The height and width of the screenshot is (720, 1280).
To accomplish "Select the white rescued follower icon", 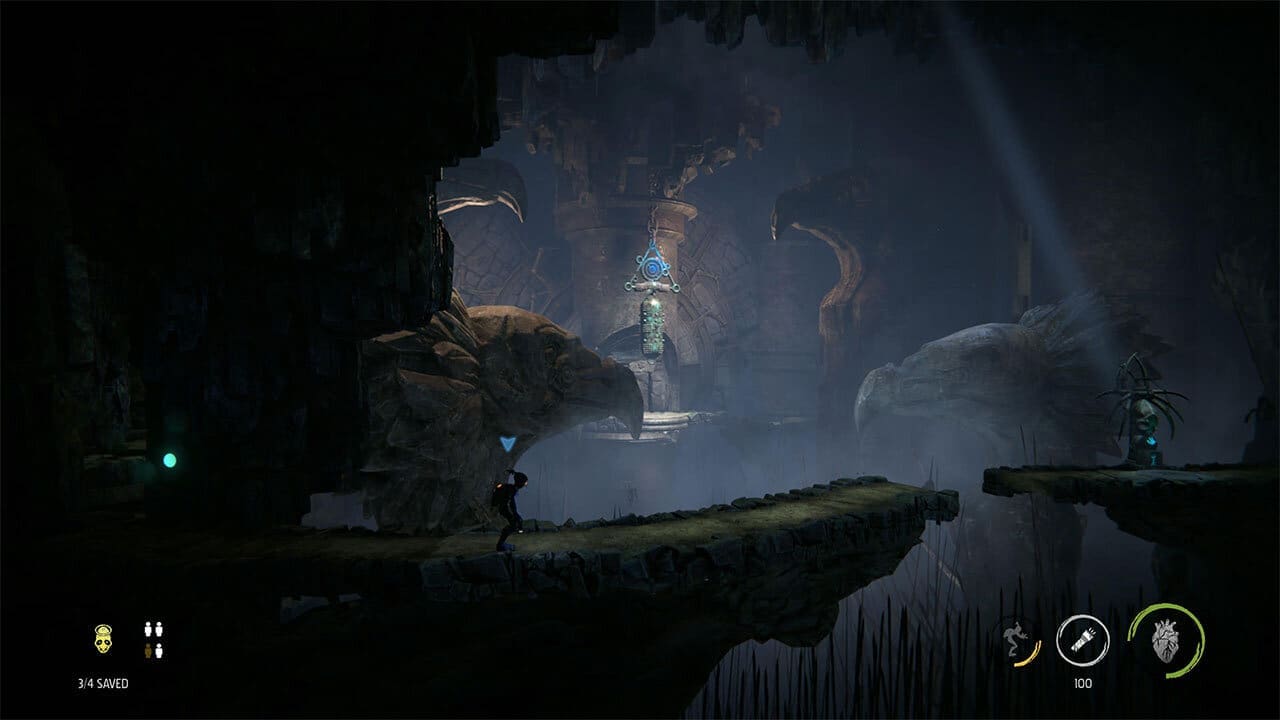I will 148,630.
